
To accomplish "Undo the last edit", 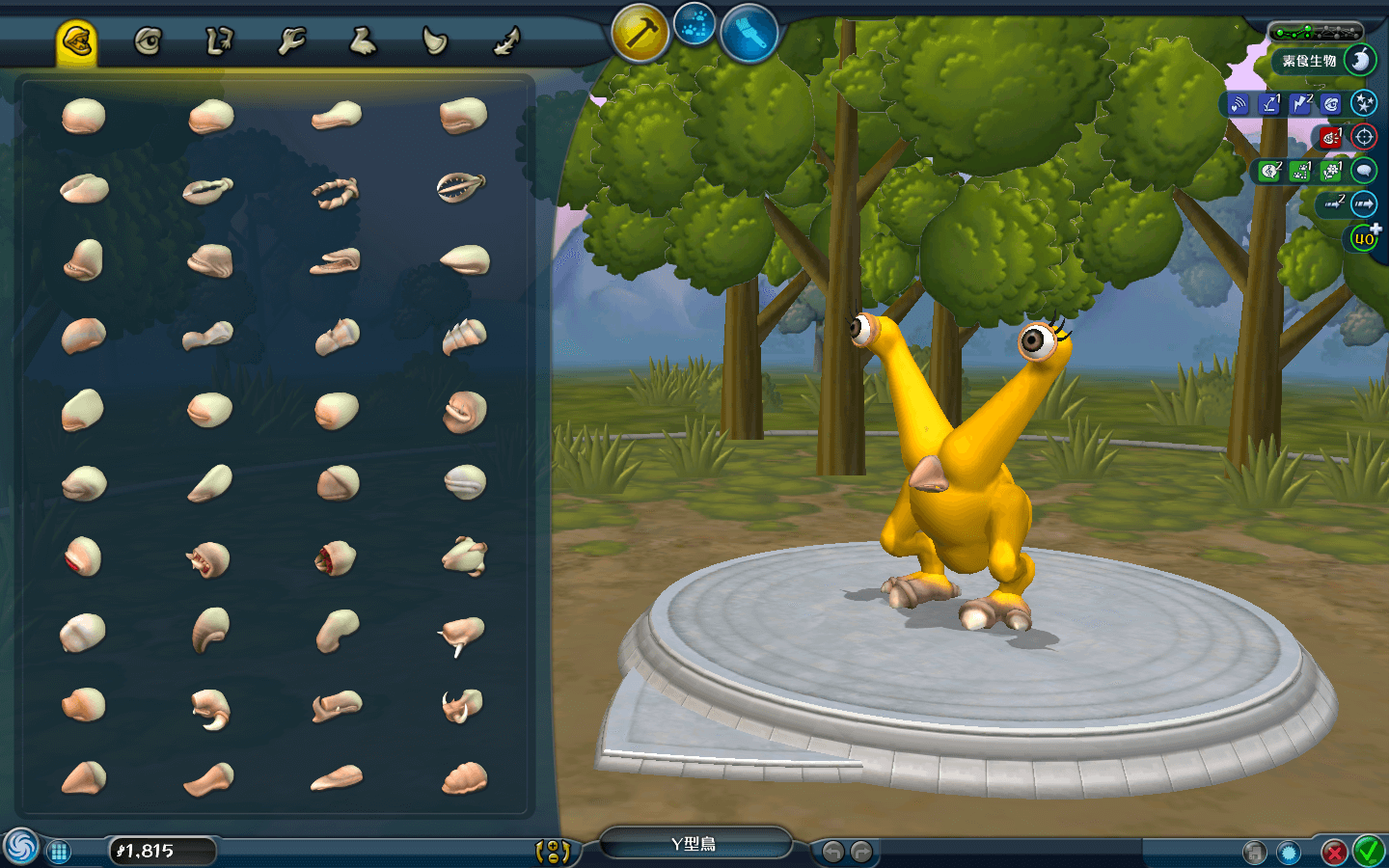I will pos(832,852).
